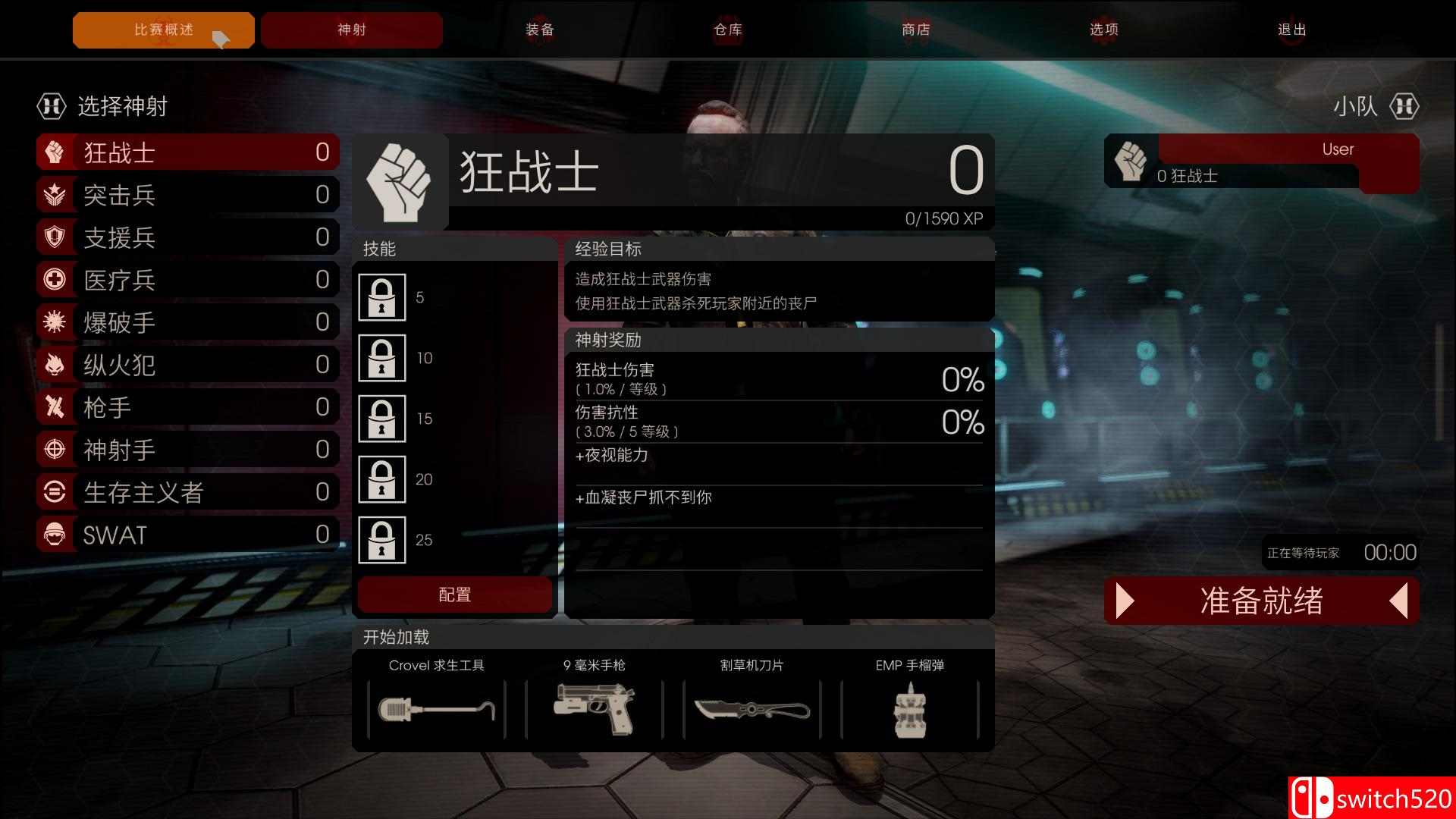This screenshot has height=819, width=1456.
Task: Click the 准备就绪 ready button
Action: point(1261,601)
